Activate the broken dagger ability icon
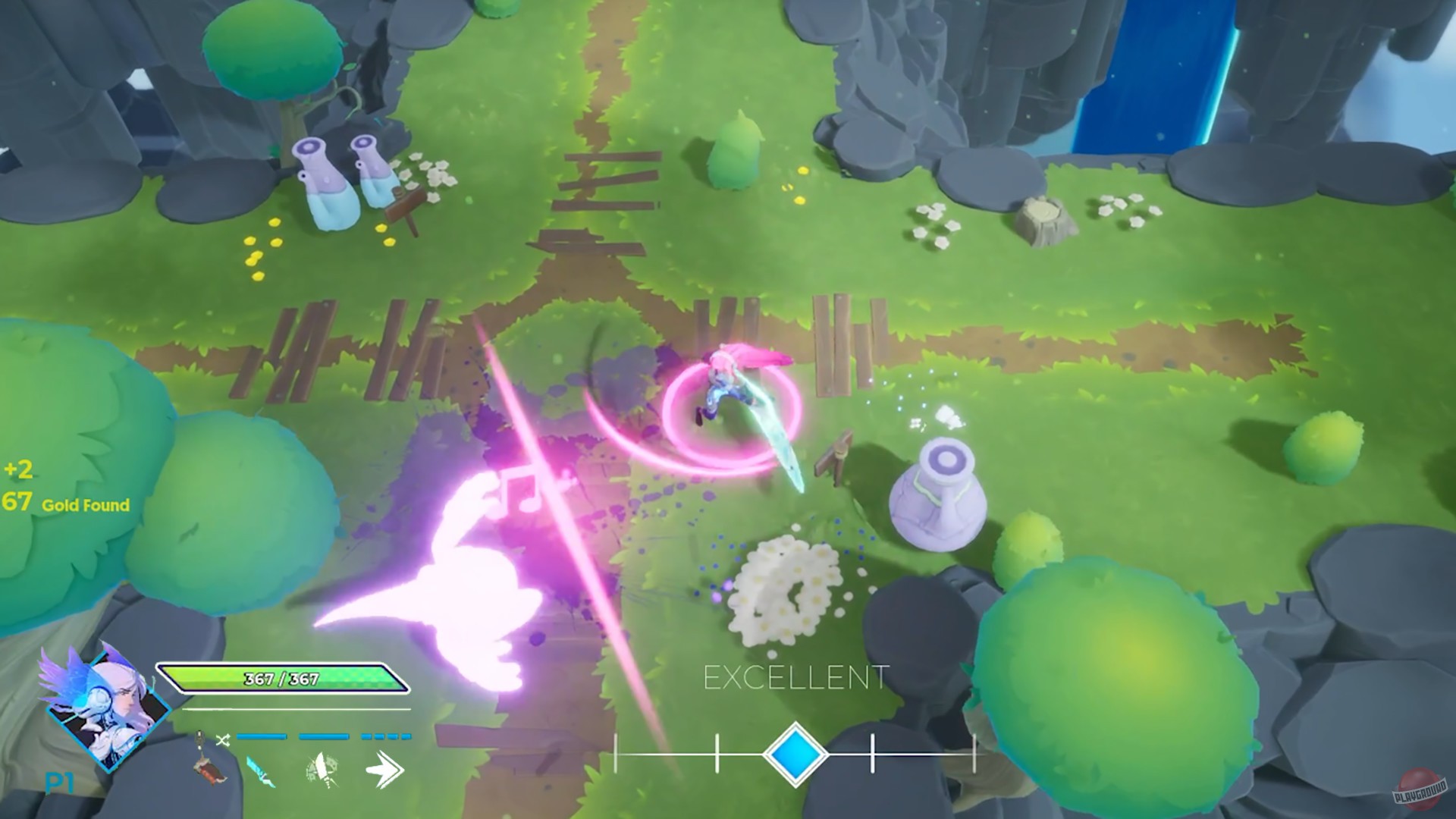This screenshot has height=819, width=1456. point(320,770)
